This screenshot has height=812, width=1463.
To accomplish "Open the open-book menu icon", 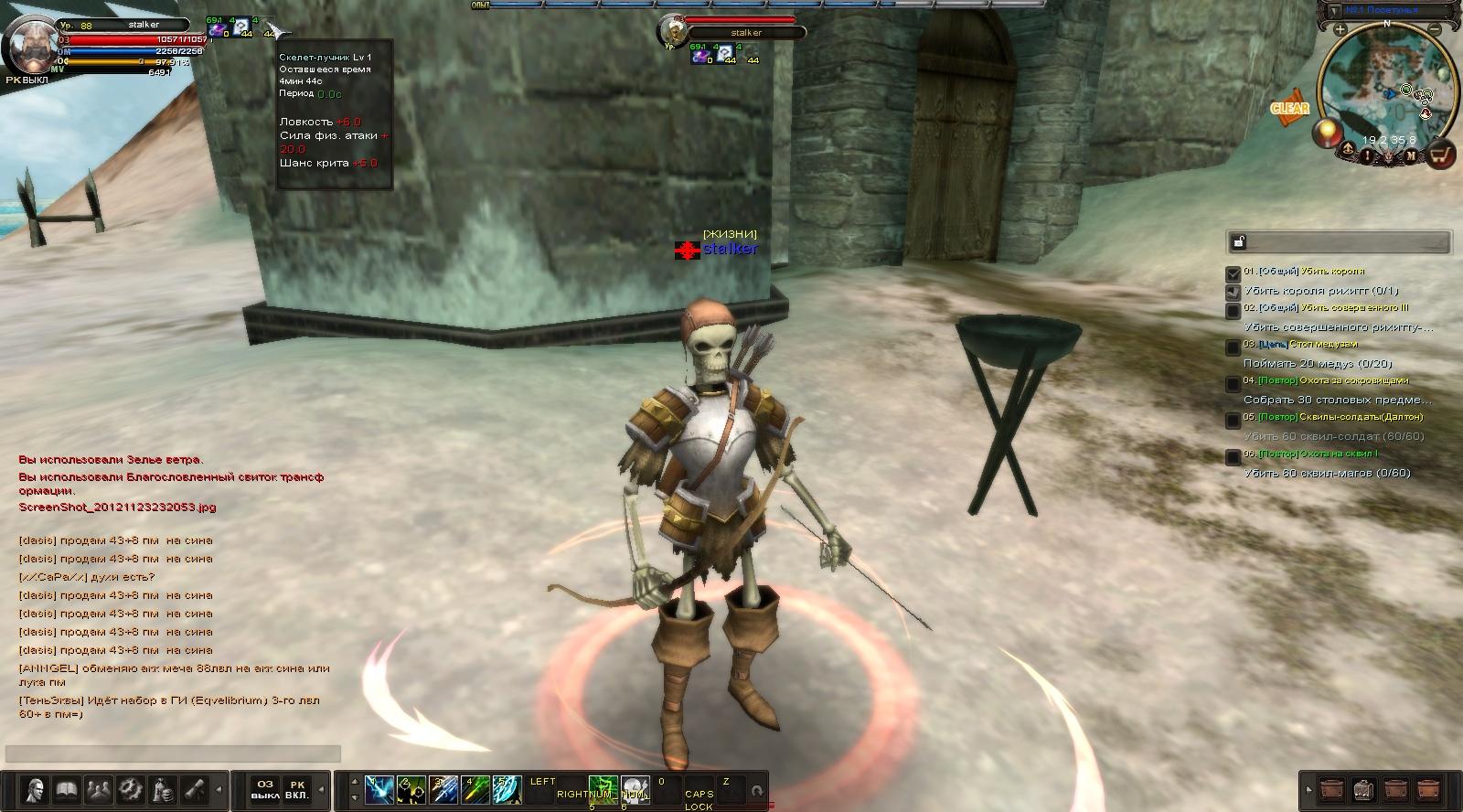I will point(67,788).
